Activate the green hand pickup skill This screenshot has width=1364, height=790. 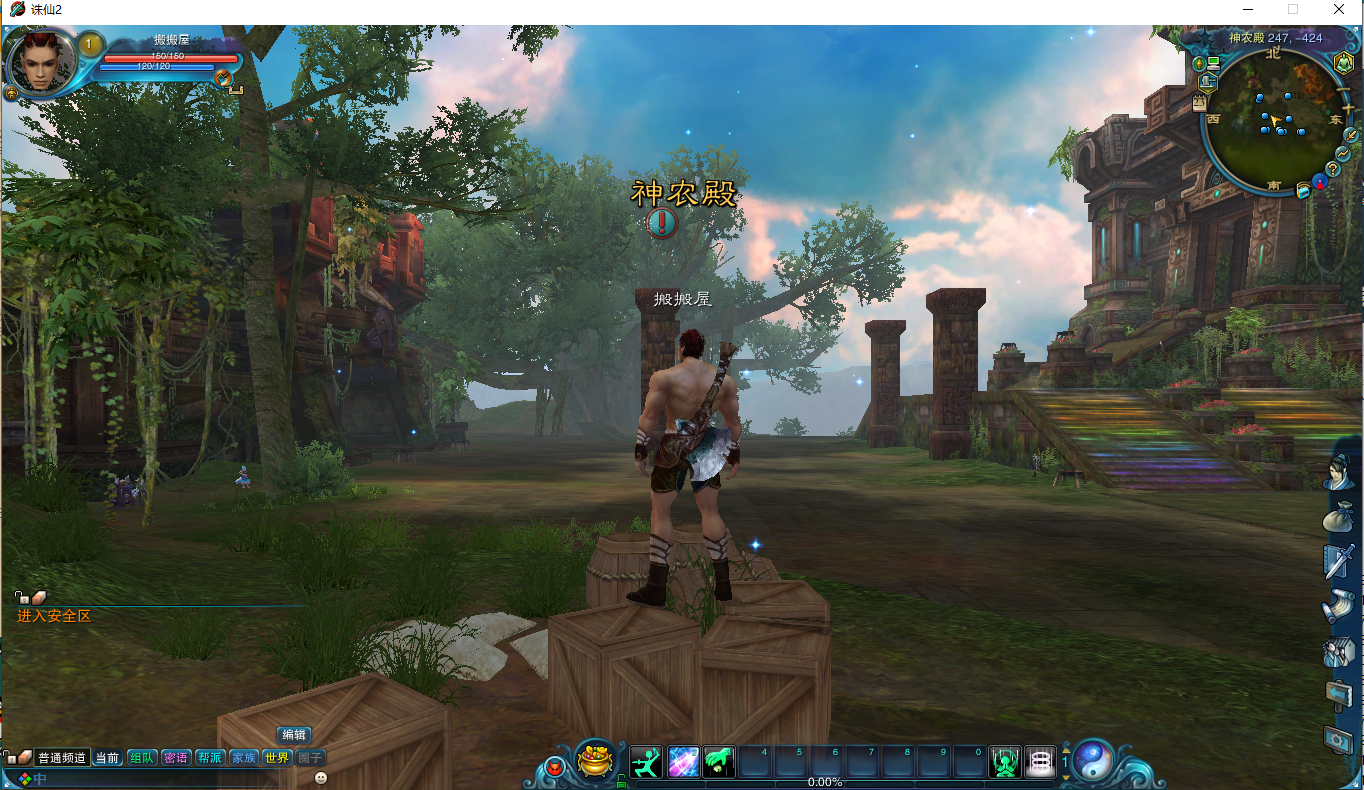(719, 762)
